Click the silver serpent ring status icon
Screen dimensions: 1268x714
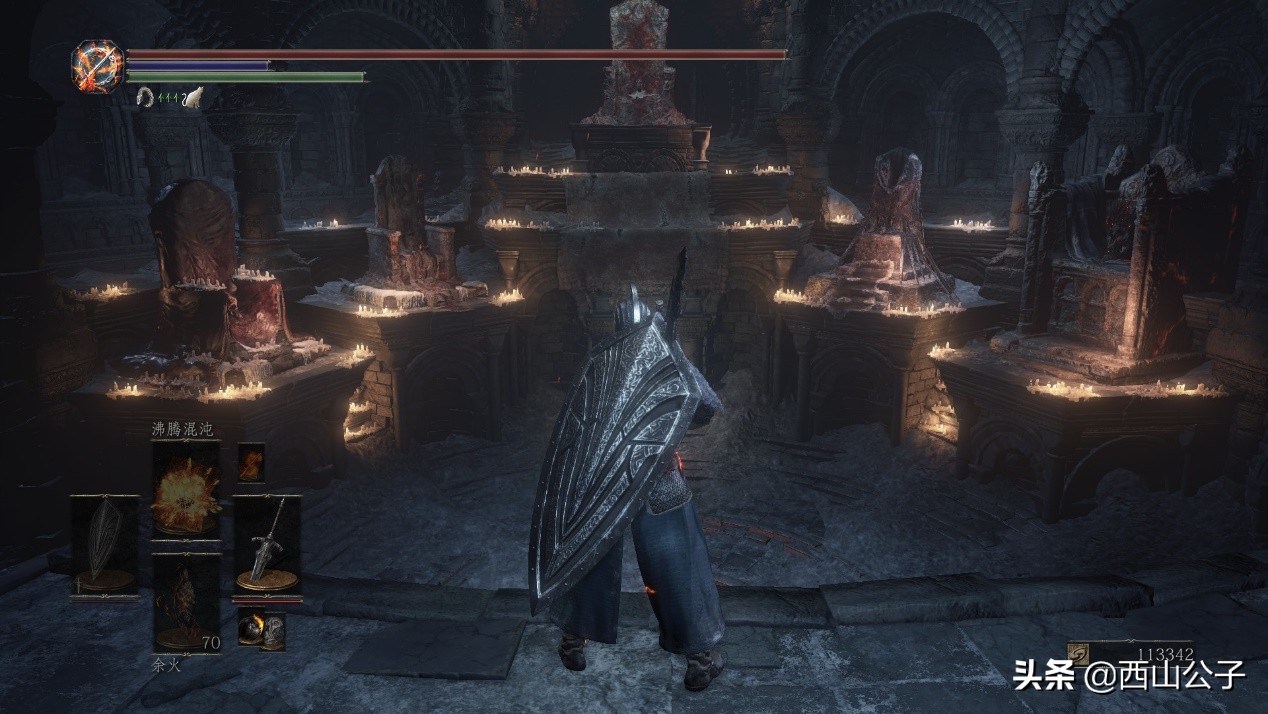pos(145,97)
